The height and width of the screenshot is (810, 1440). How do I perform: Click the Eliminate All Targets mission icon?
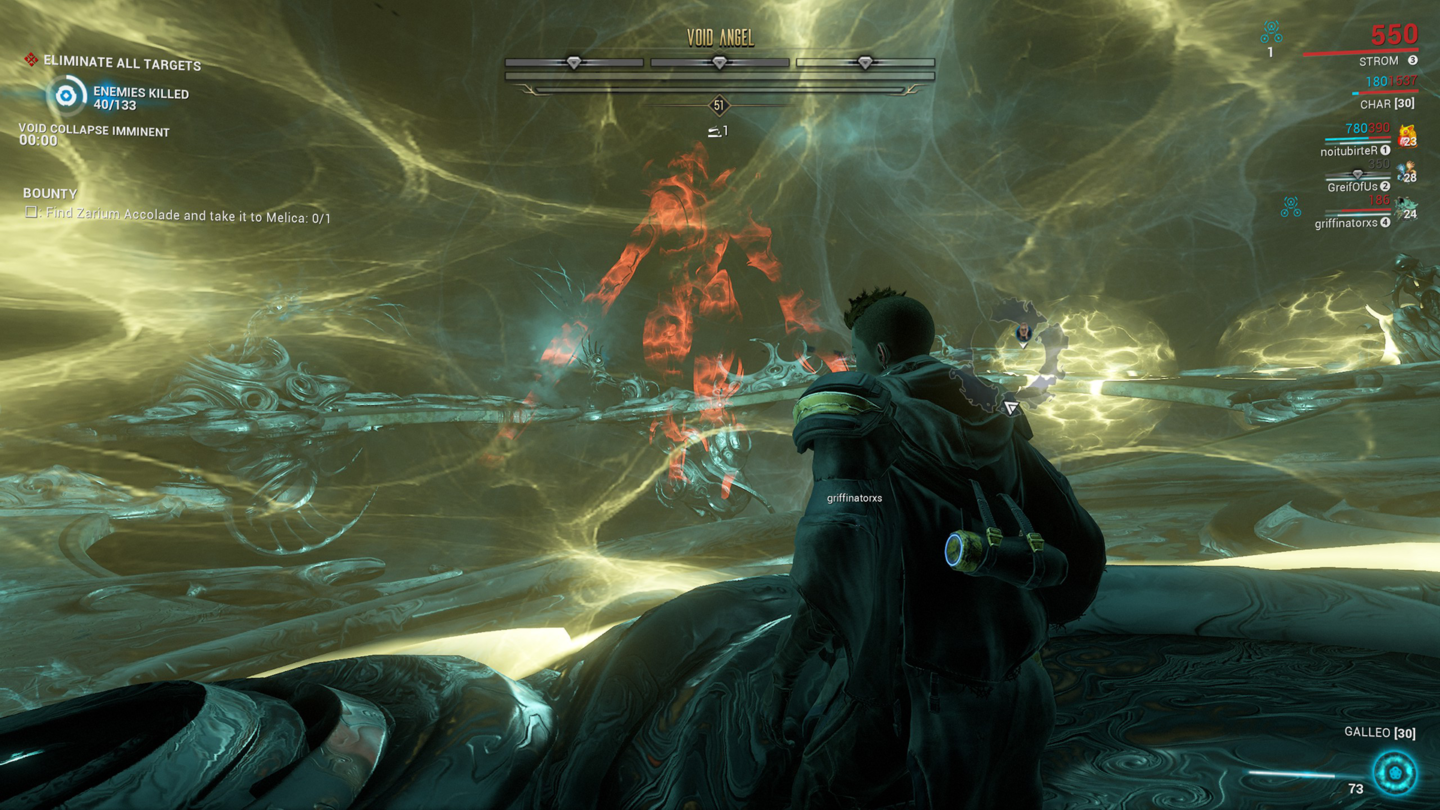coord(31,60)
